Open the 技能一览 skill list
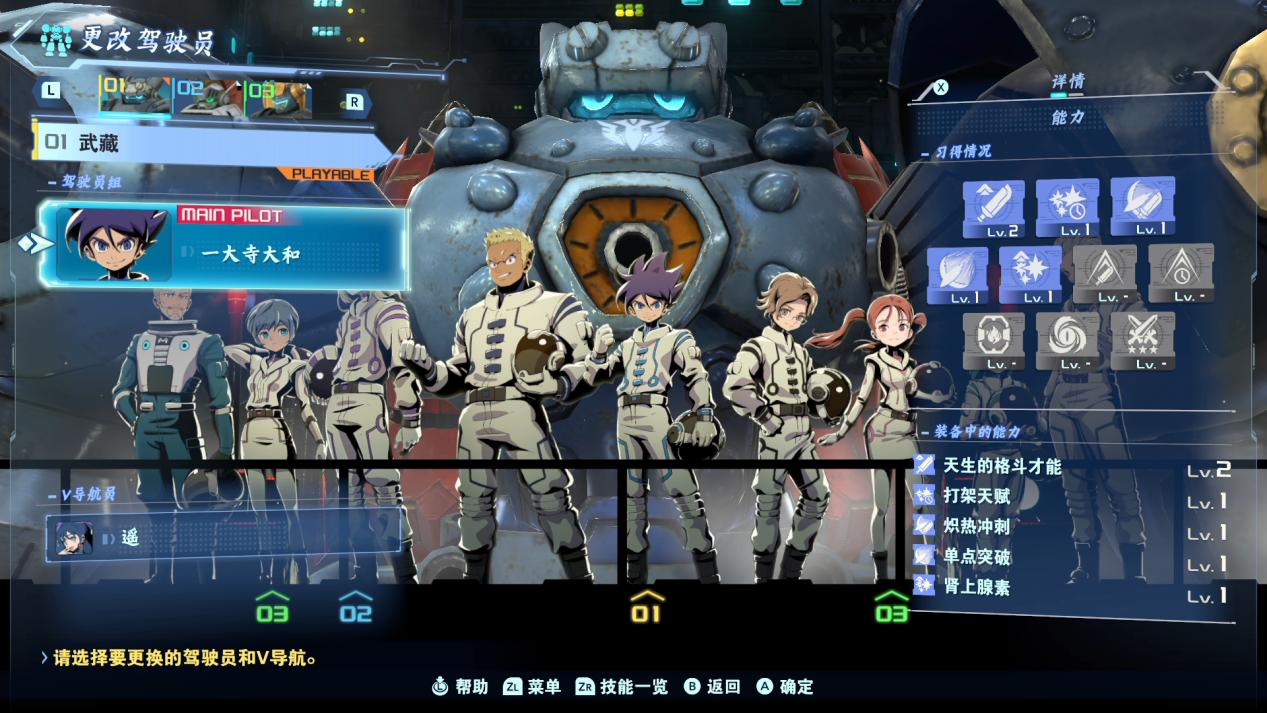 [x=622, y=687]
